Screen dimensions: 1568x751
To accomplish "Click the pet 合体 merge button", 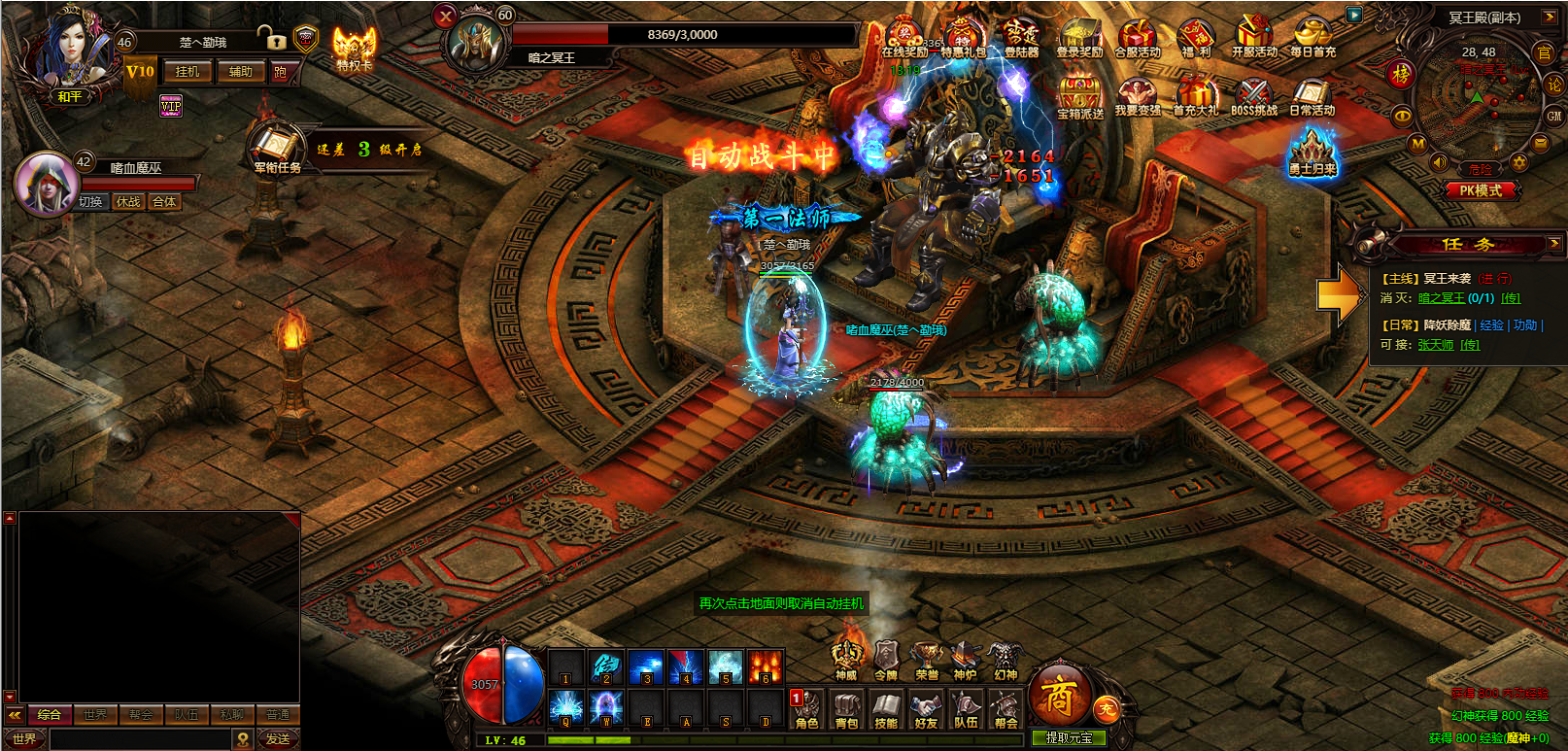I will pyautogui.click(x=164, y=202).
